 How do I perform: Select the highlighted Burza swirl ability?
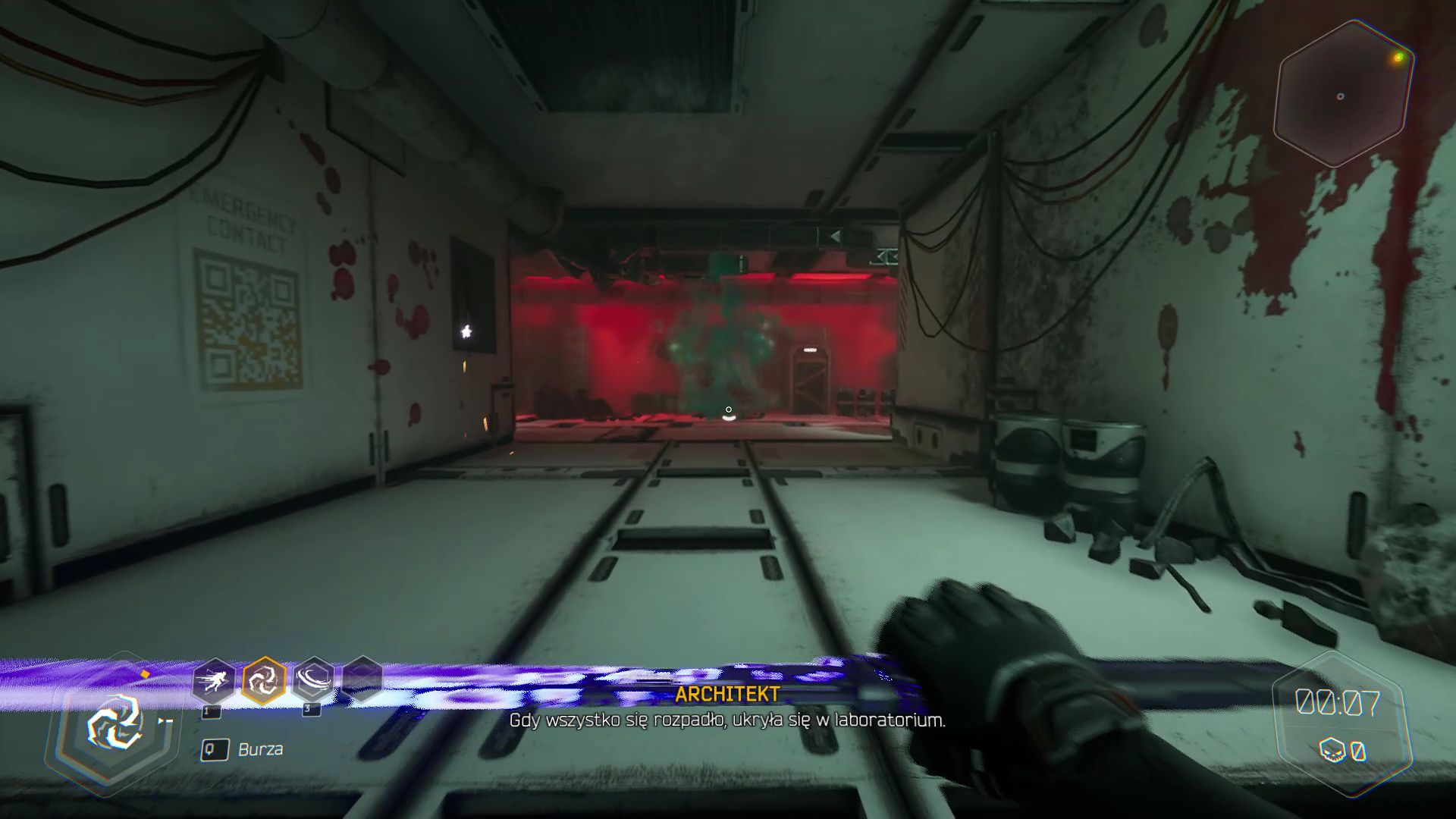(x=264, y=680)
